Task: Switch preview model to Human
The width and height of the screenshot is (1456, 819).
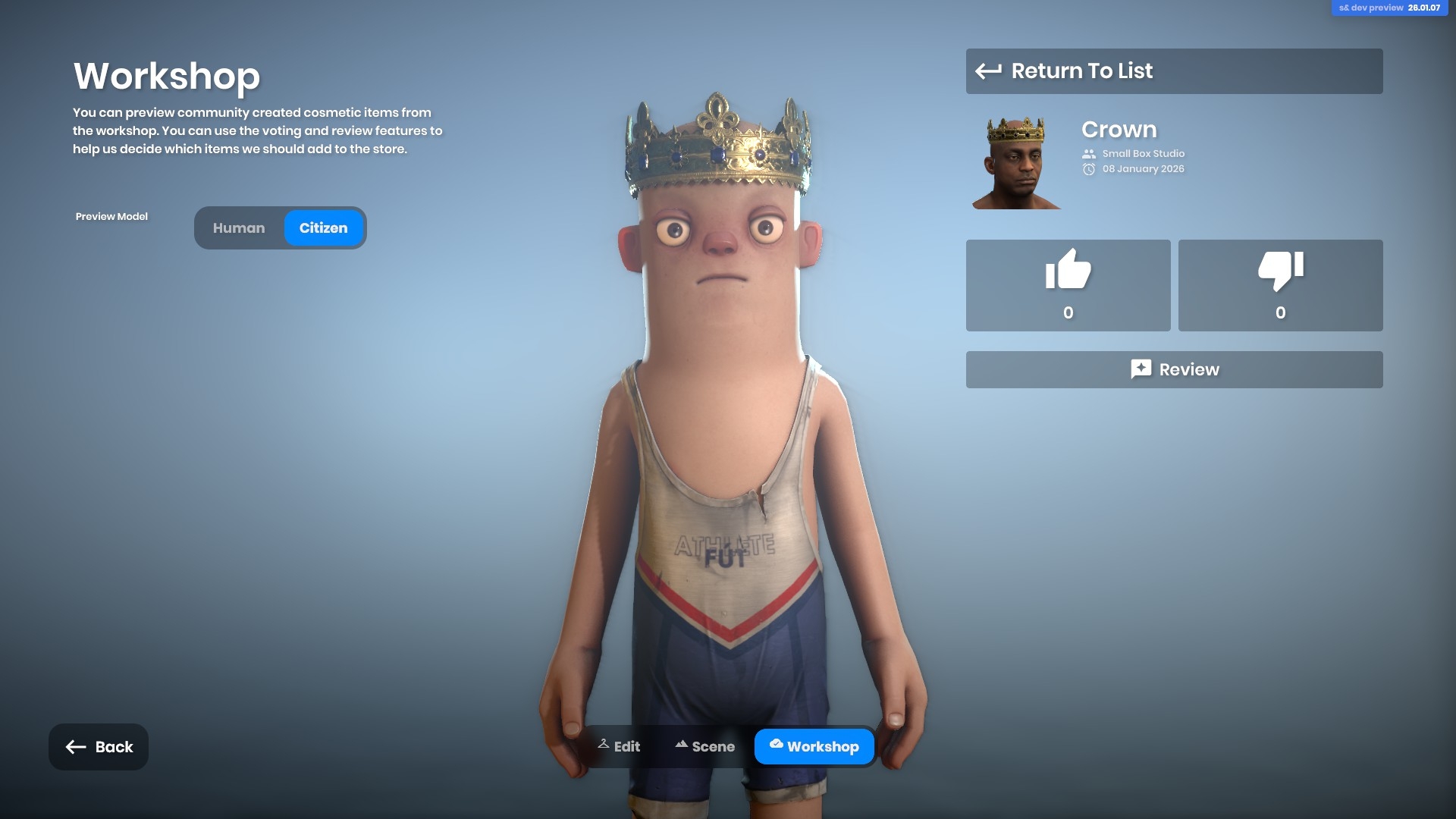Action: 239,228
